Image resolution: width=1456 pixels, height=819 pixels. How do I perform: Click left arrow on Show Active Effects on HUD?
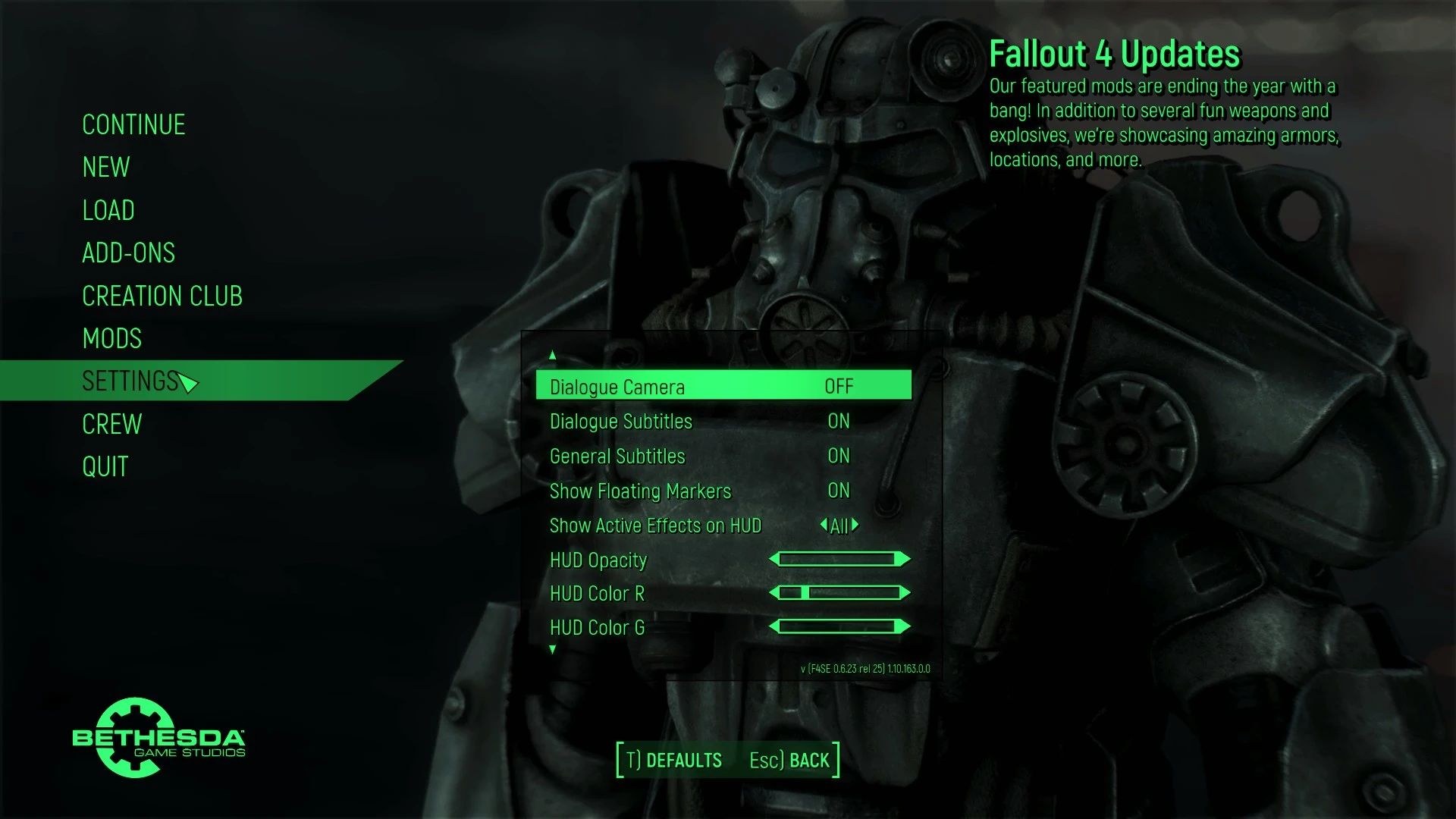tap(823, 526)
